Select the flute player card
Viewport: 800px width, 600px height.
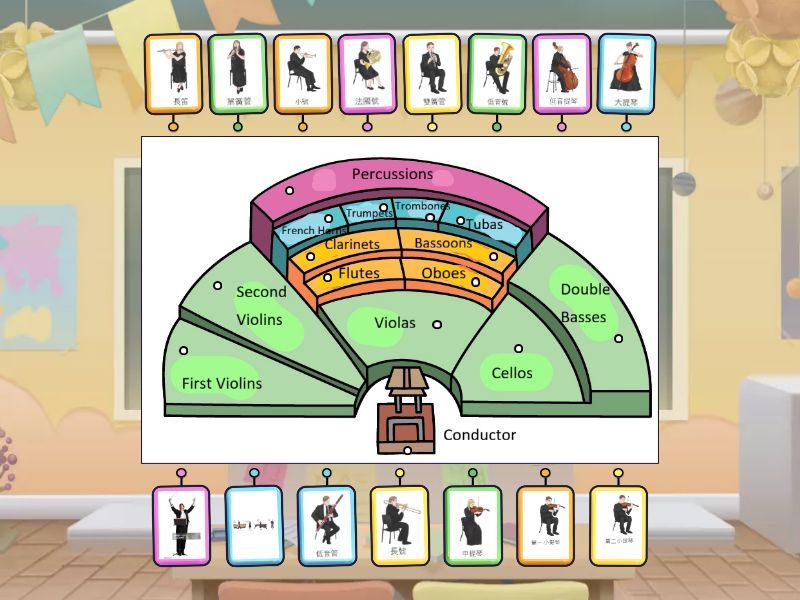(x=173, y=73)
